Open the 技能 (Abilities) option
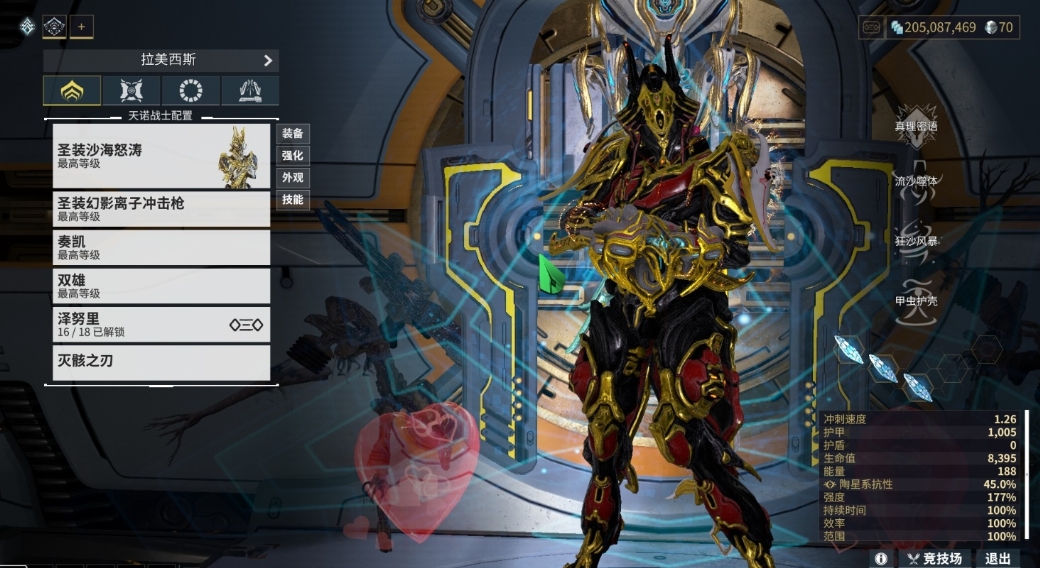The image size is (1040, 568). tap(292, 199)
